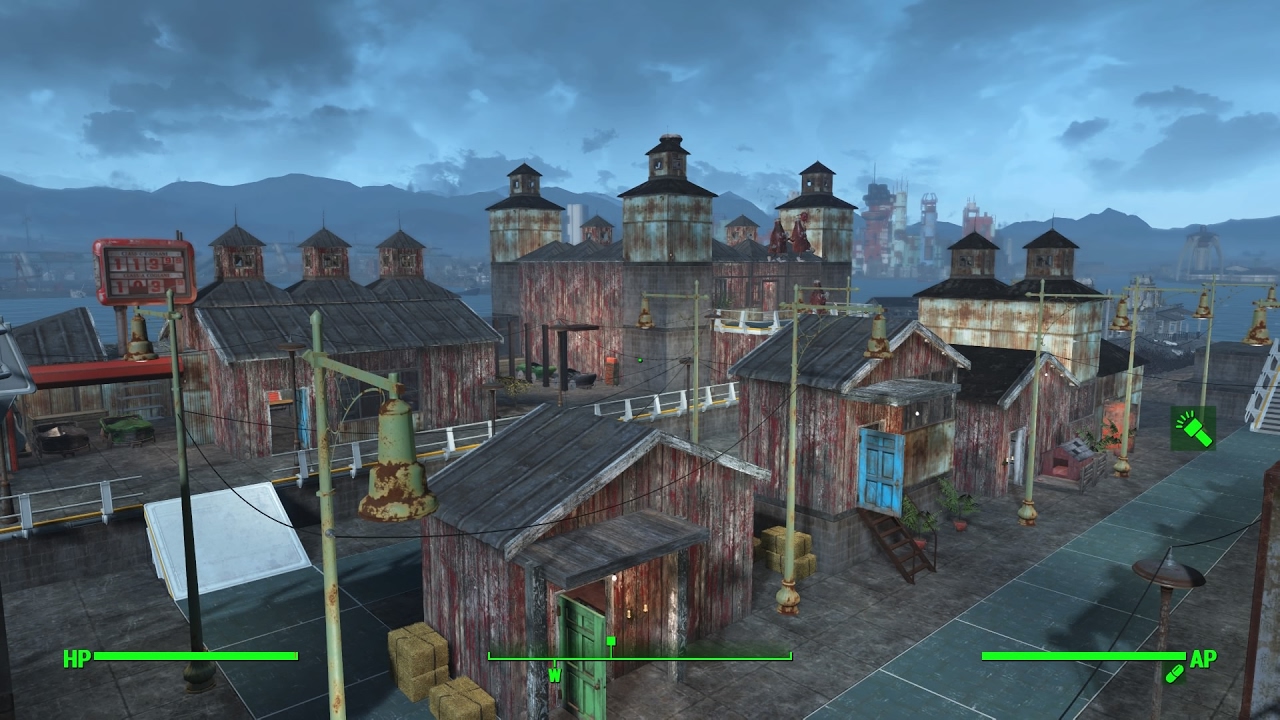Viewport: 1280px width, 720px height.
Task: Toggle the green flashlight icon
Action: pos(1193,428)
